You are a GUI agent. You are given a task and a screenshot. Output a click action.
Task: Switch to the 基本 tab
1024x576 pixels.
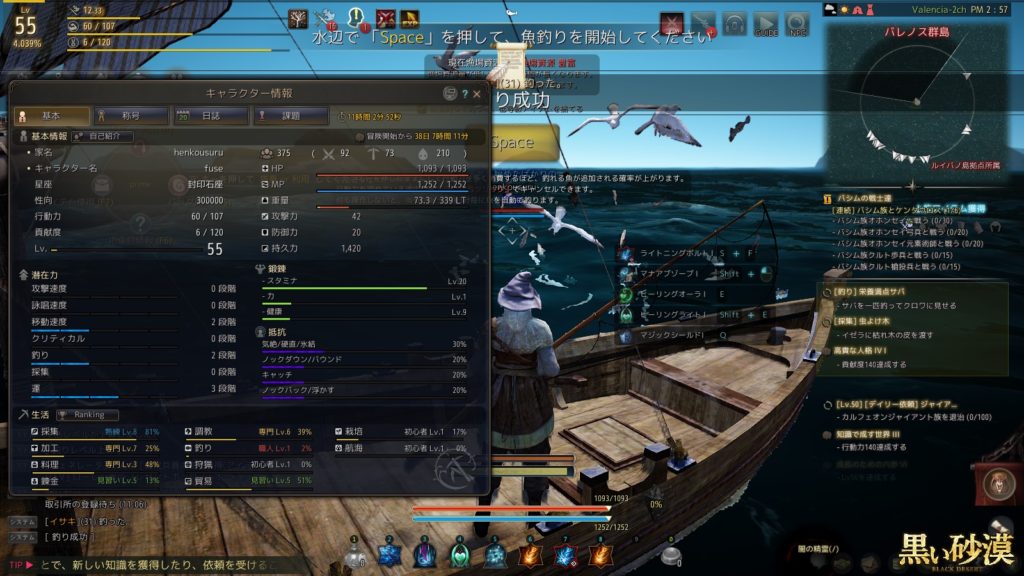pyautogui.click(x=50, y=116)
